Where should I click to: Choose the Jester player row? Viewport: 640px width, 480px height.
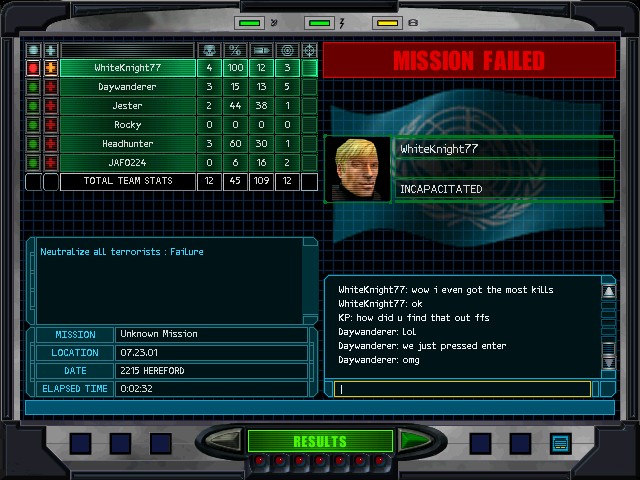[127, 106]
